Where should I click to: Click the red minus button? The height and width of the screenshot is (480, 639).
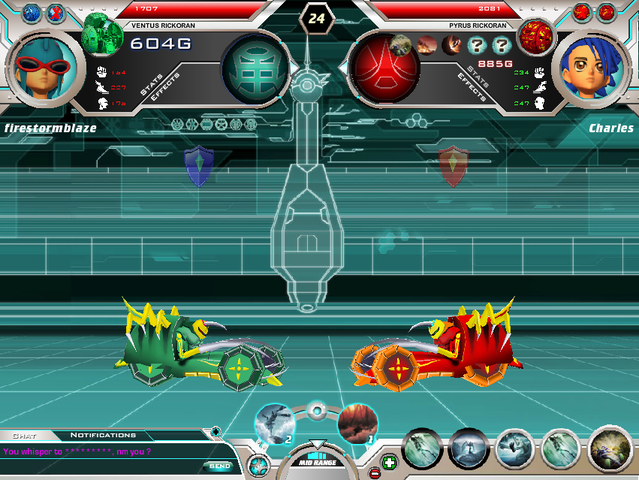(x=374, y=472)
